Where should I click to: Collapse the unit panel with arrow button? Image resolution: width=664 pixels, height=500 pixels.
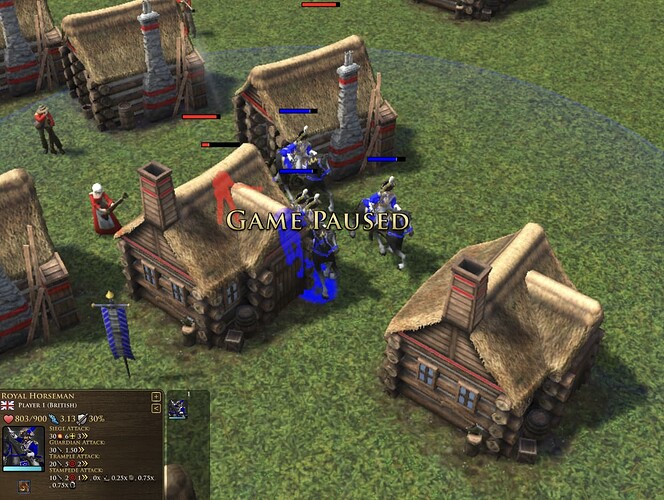(156, 408)
